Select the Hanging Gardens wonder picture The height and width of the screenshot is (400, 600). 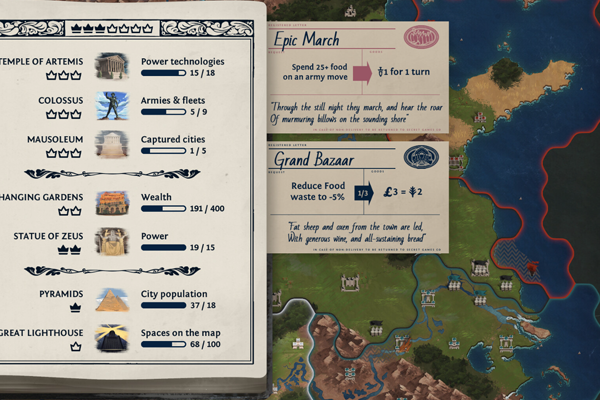(111, 203)
